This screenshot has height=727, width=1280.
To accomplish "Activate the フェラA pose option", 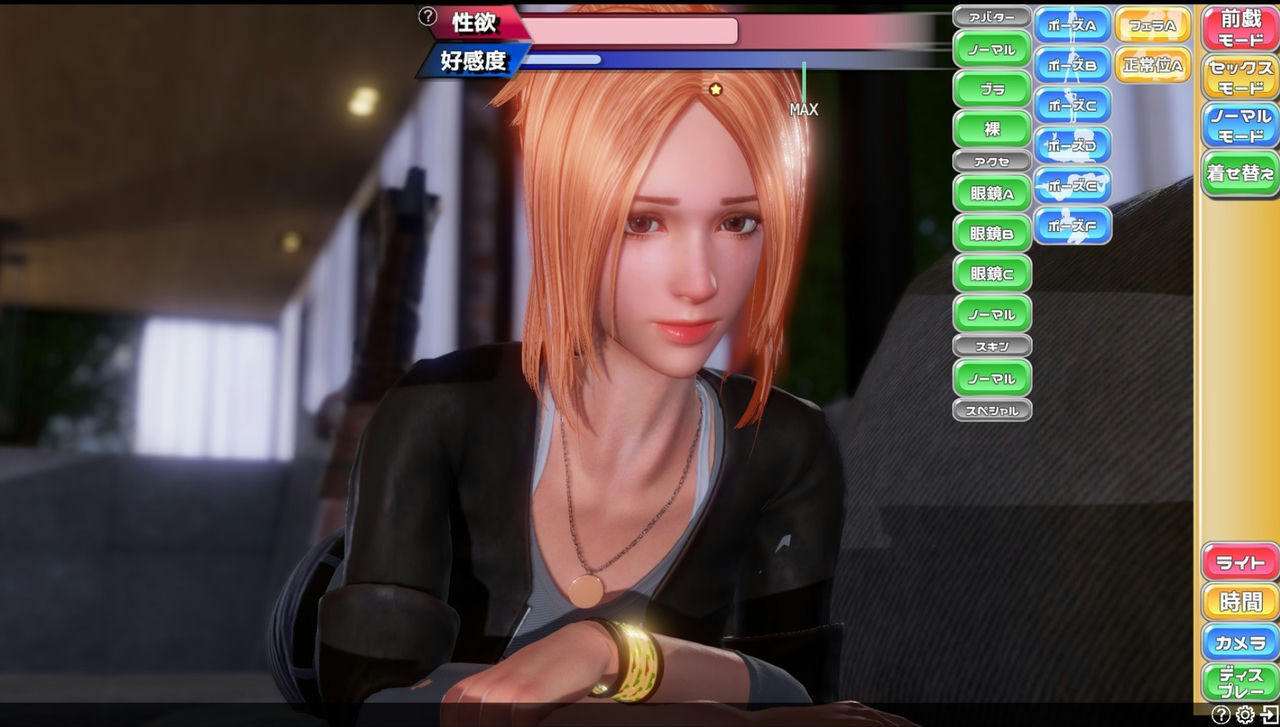I will click(x=1152, y=26).
